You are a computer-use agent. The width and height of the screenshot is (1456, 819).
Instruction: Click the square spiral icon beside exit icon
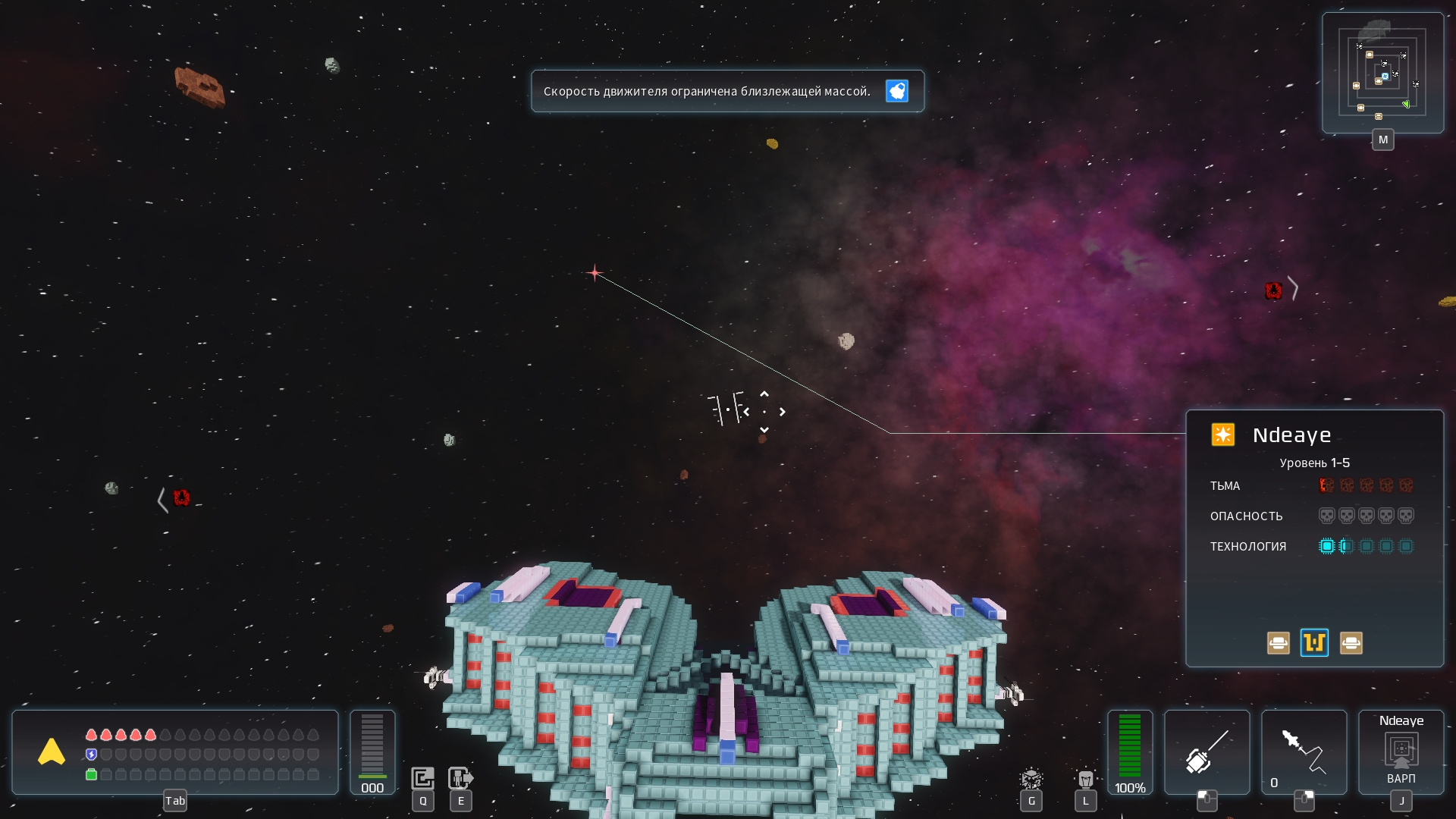(422, 778)
